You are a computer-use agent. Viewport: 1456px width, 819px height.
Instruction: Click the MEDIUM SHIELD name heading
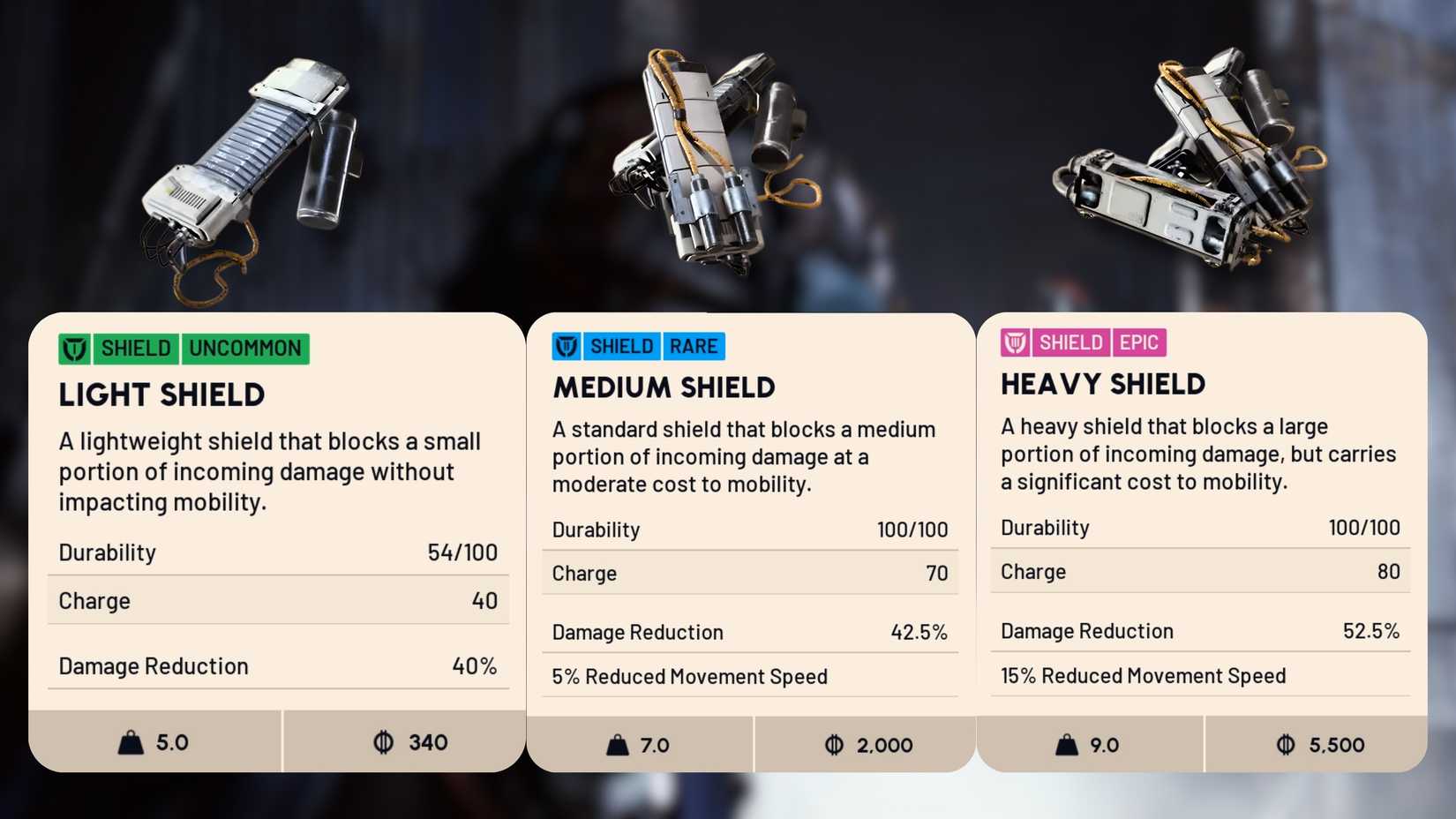click(x=664, y=387)
